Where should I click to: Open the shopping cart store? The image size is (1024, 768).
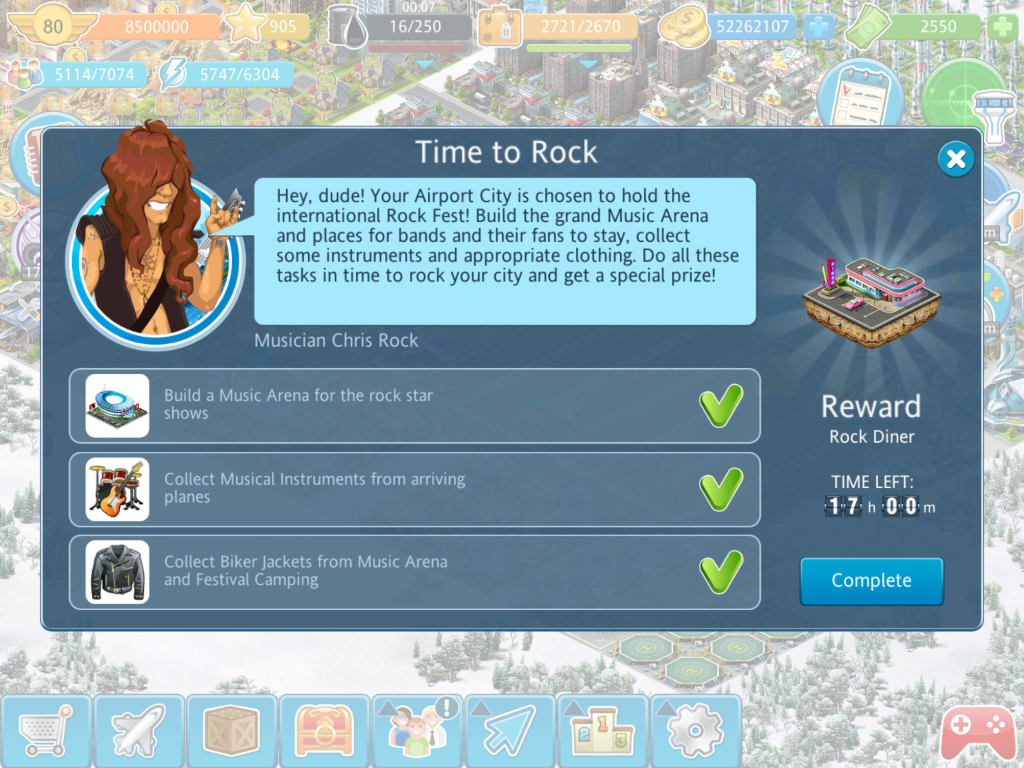[46, 733]
